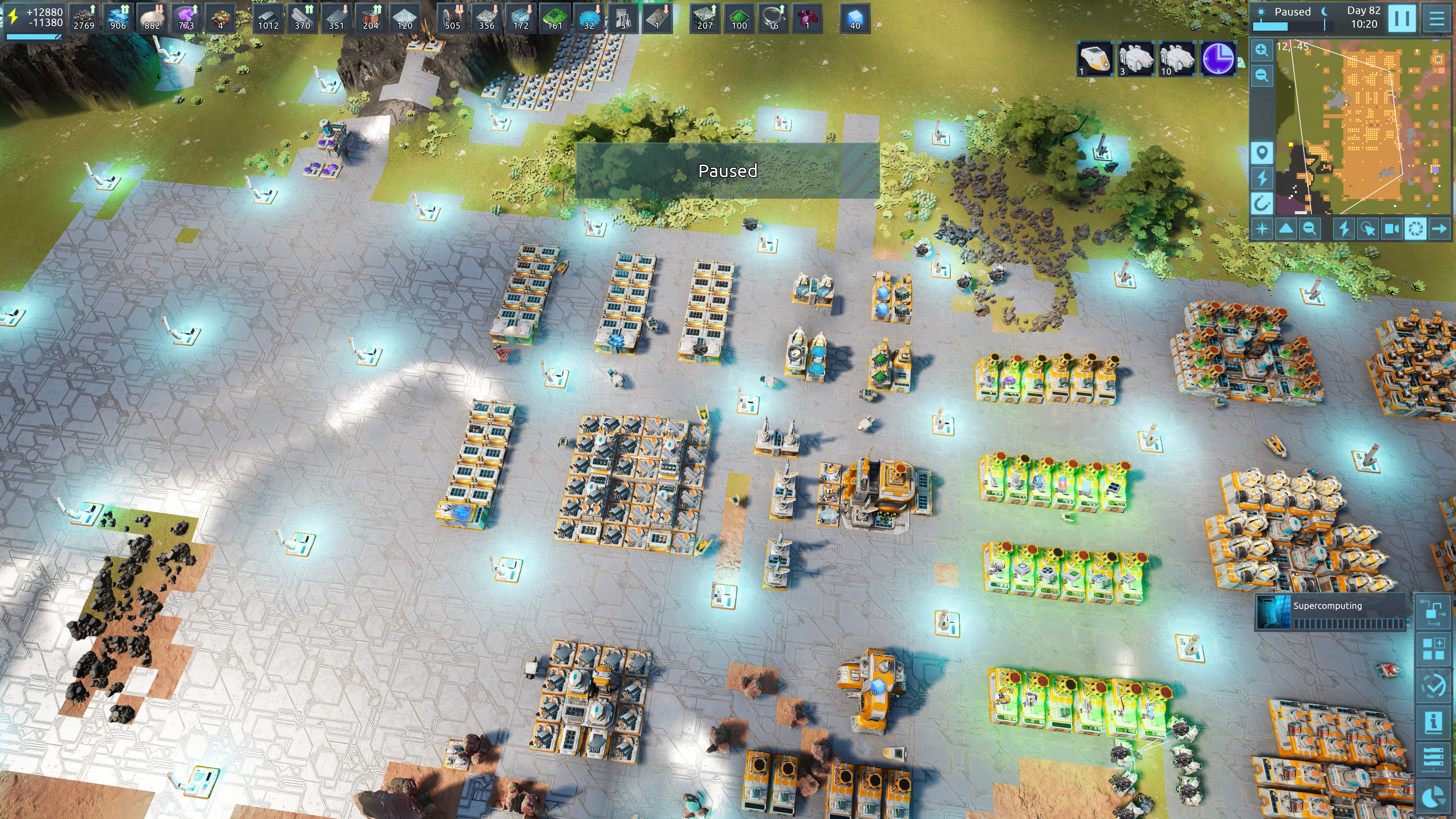The image size is (1456, 819).
Task: Toggle the swirling portal button
Action: 1415,229
